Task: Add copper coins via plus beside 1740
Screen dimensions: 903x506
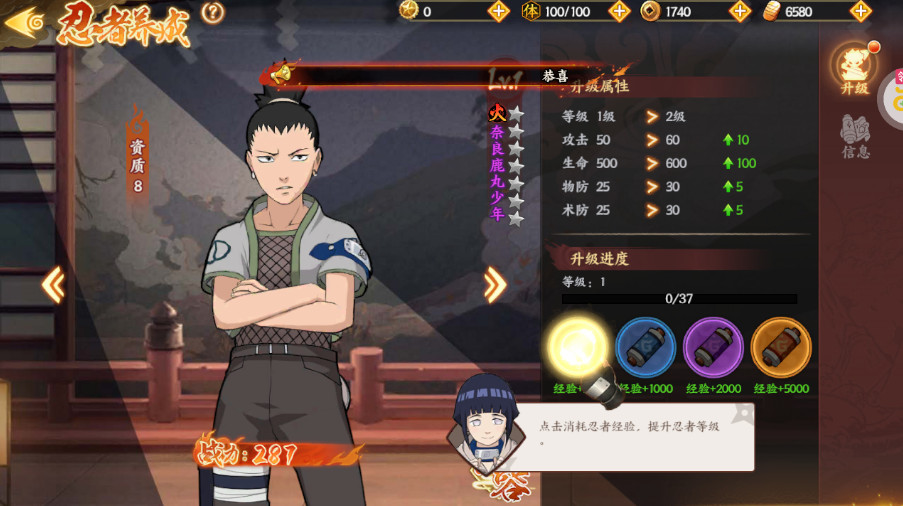Action: (740, 12)
